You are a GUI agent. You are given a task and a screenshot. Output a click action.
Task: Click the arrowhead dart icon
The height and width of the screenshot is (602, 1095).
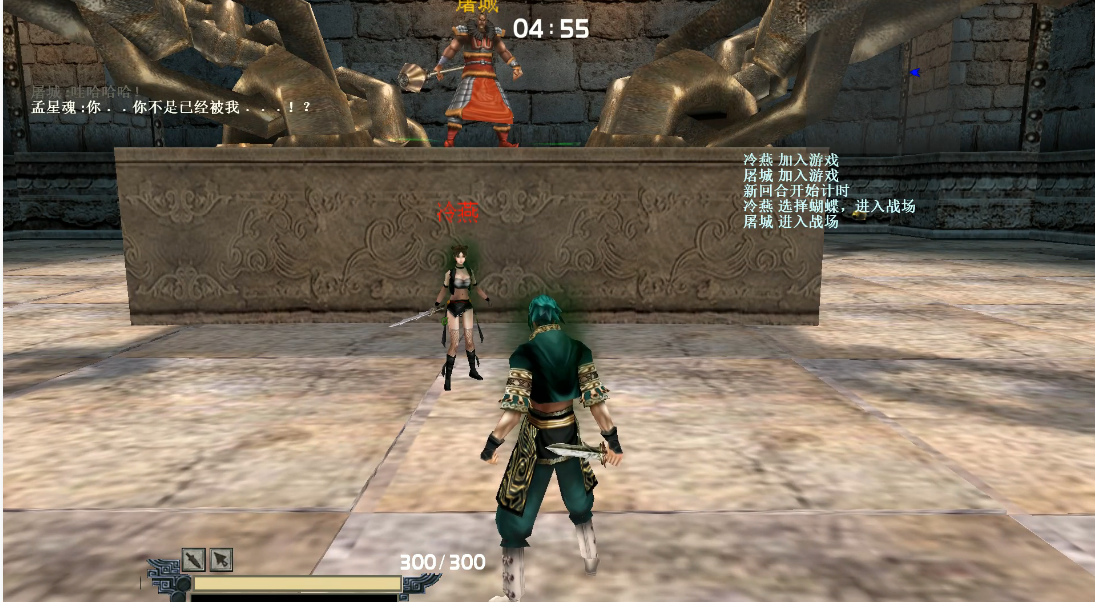click(x=221, y=559)
